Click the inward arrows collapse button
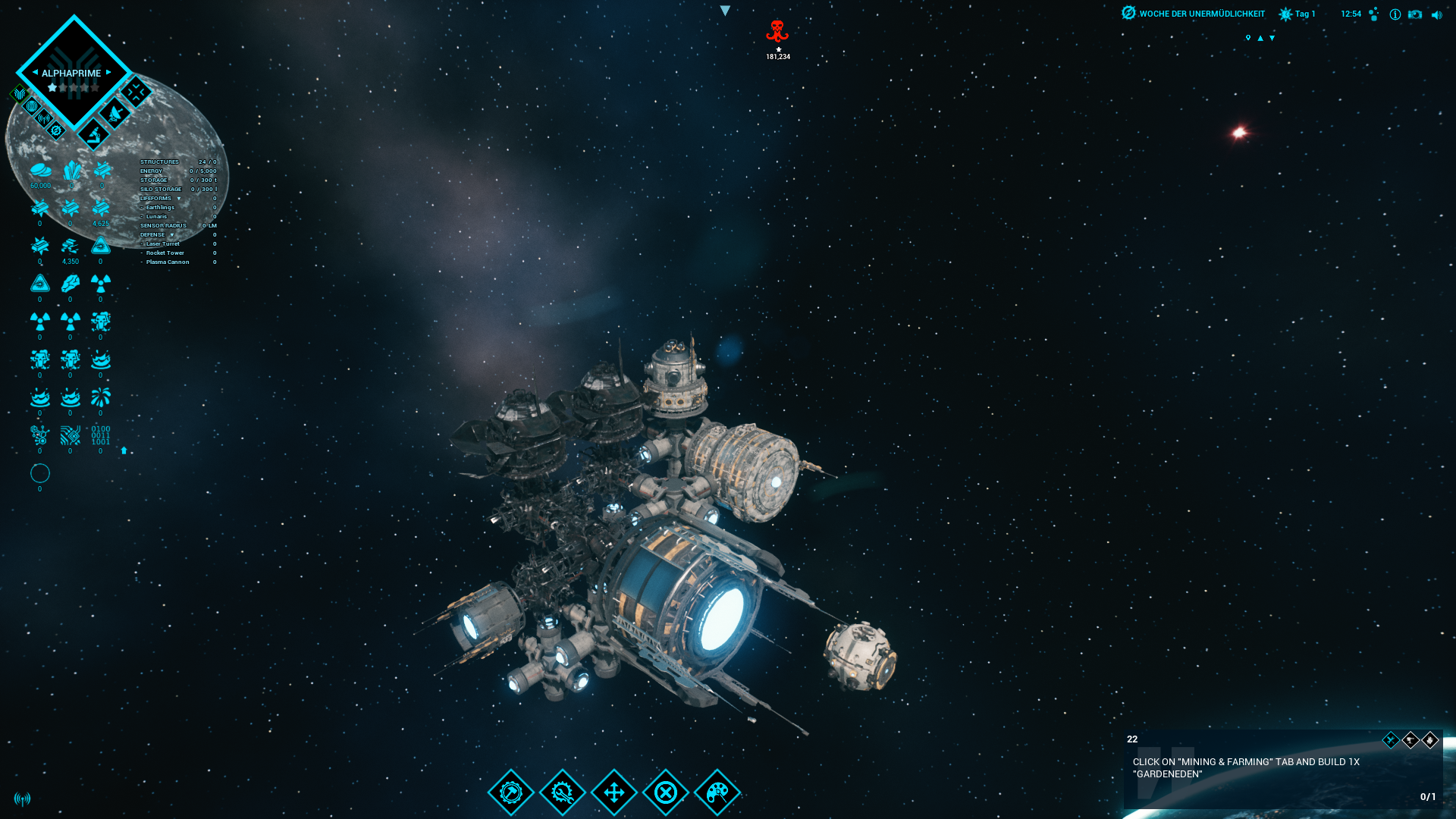 (x=136, y=93)
